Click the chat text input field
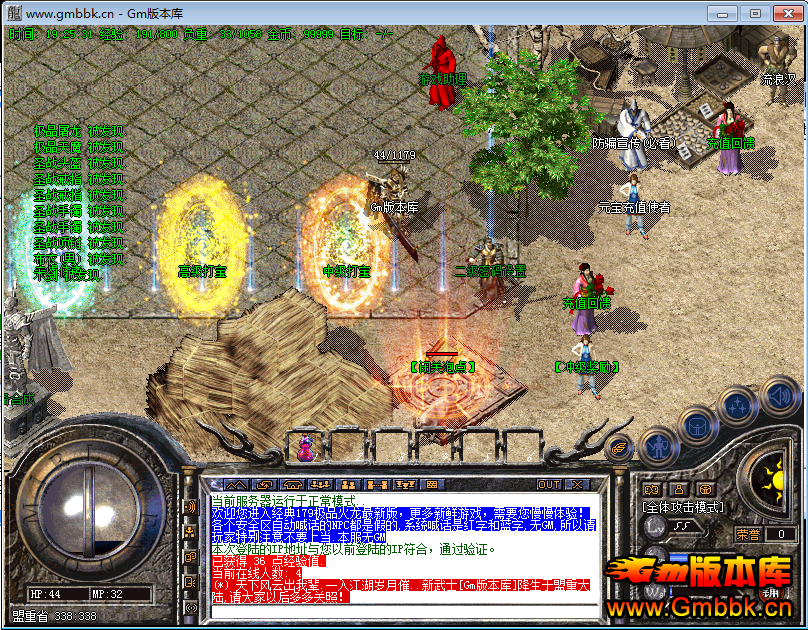Viewport: 808px width, 630px height. [x=400, y=611]
